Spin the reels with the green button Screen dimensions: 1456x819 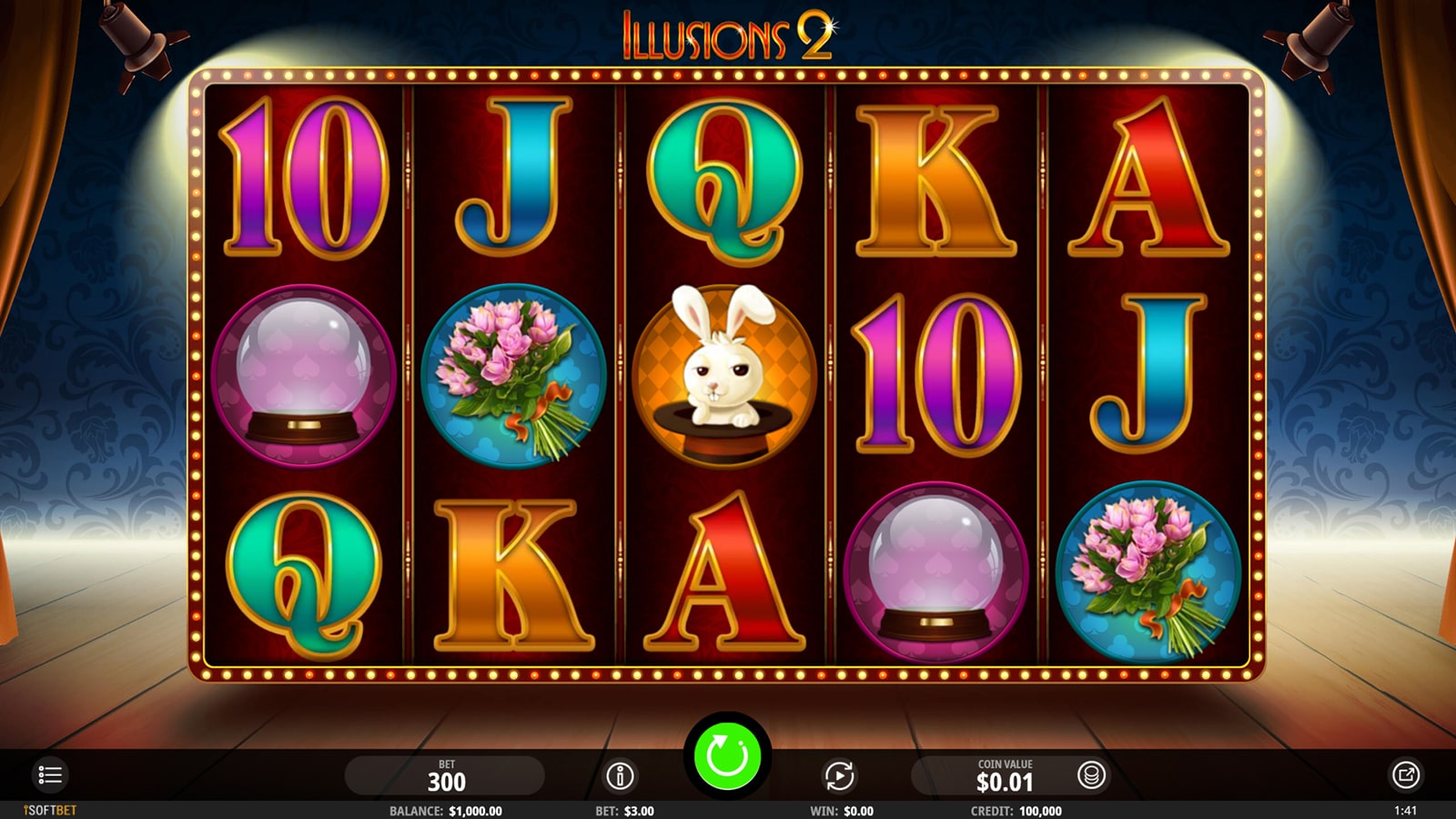coord(727,755)
